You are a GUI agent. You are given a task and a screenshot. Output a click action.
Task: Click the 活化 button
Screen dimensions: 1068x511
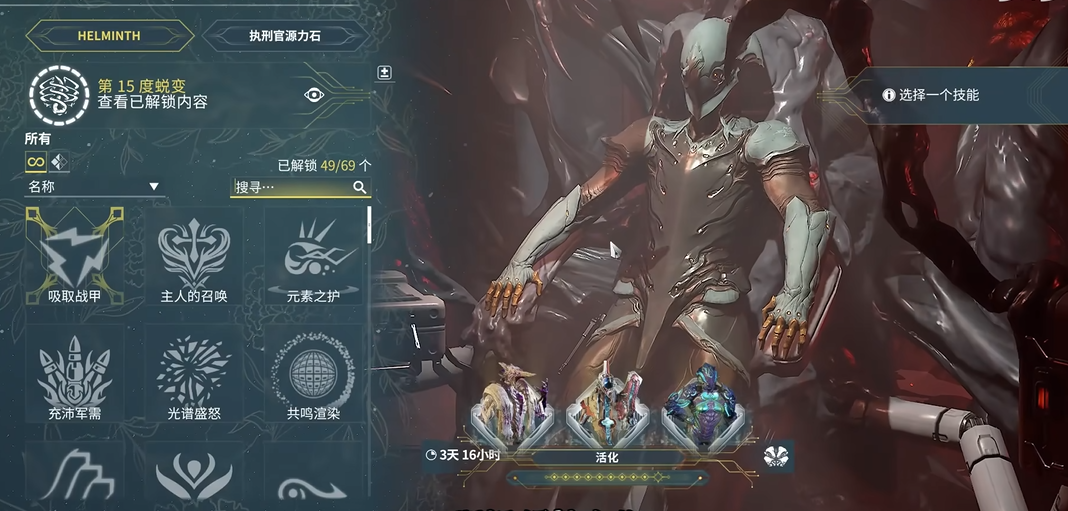(x=605, y=456)
